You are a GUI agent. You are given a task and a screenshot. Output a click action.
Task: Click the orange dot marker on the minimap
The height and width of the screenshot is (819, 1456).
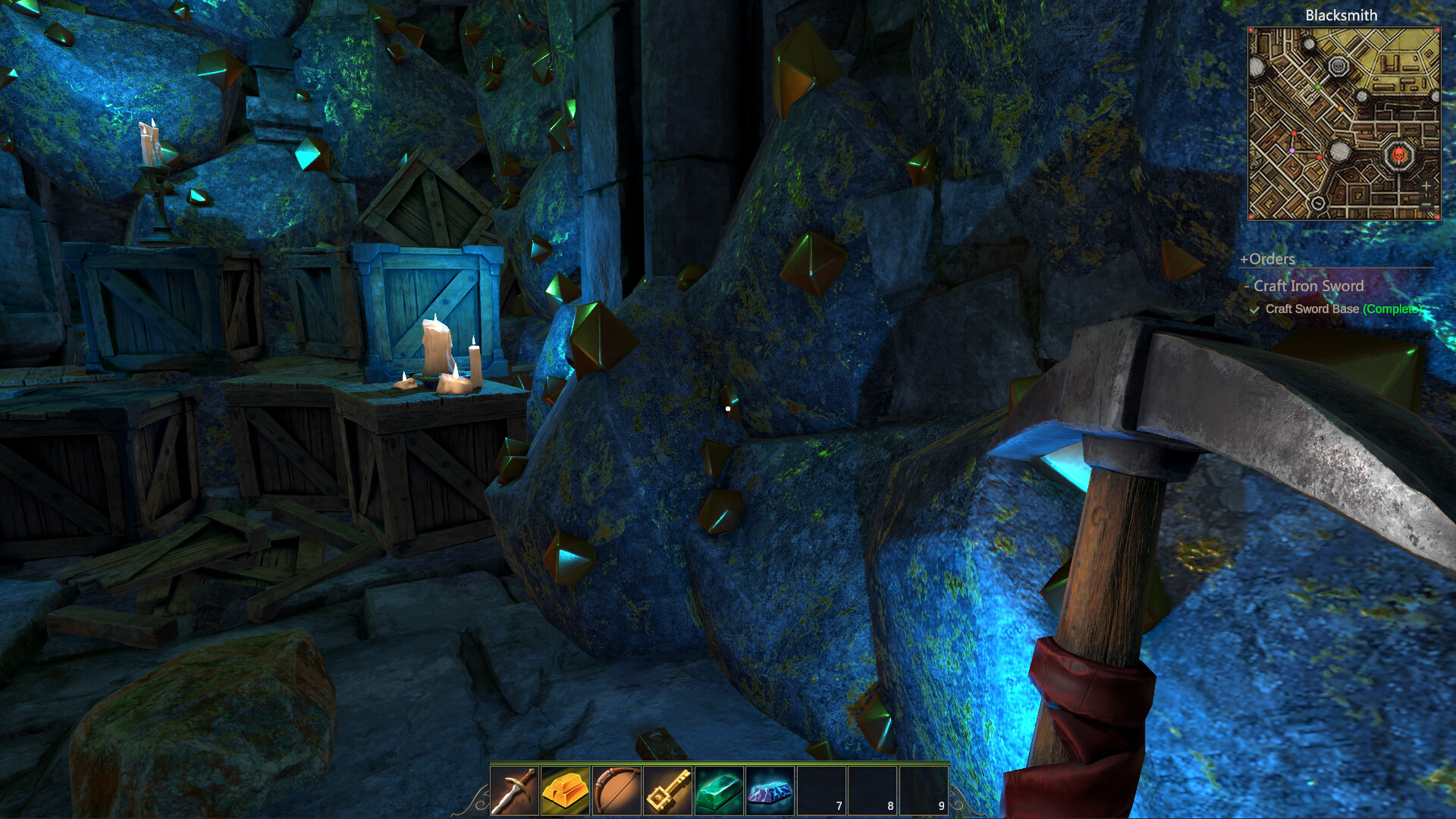point(1340,109)
